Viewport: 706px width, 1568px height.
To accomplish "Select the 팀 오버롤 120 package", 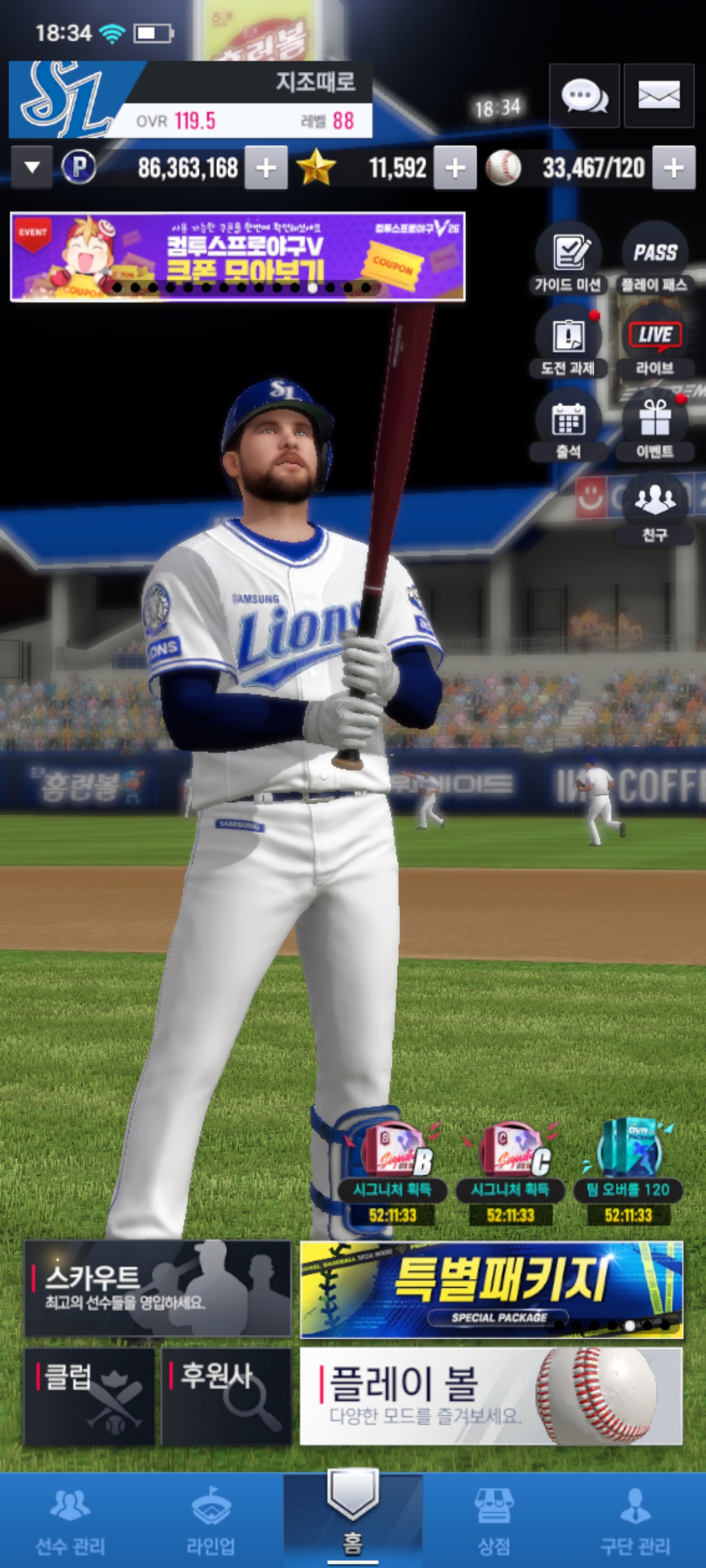I will point(628,1169).
